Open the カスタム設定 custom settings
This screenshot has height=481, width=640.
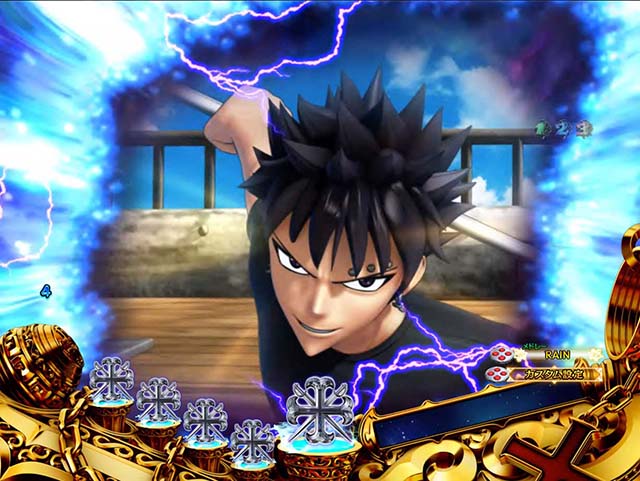click(551, 375)
